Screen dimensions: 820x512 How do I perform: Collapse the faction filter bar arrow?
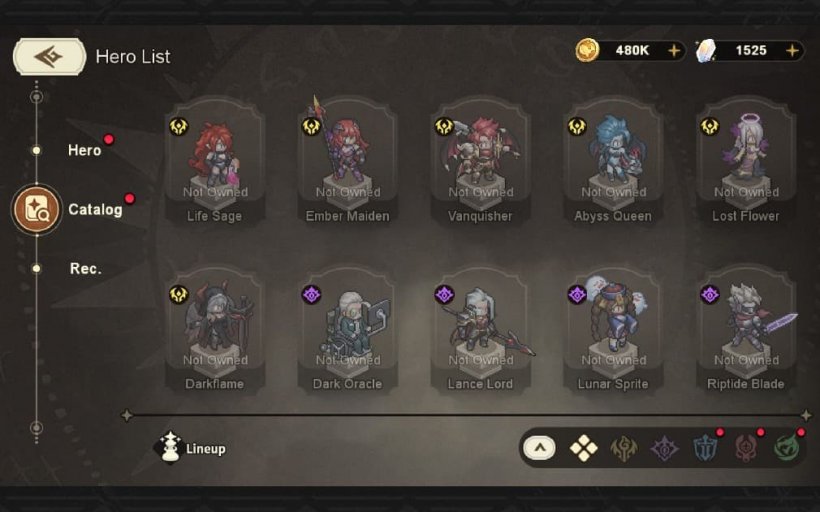point(539,448)
